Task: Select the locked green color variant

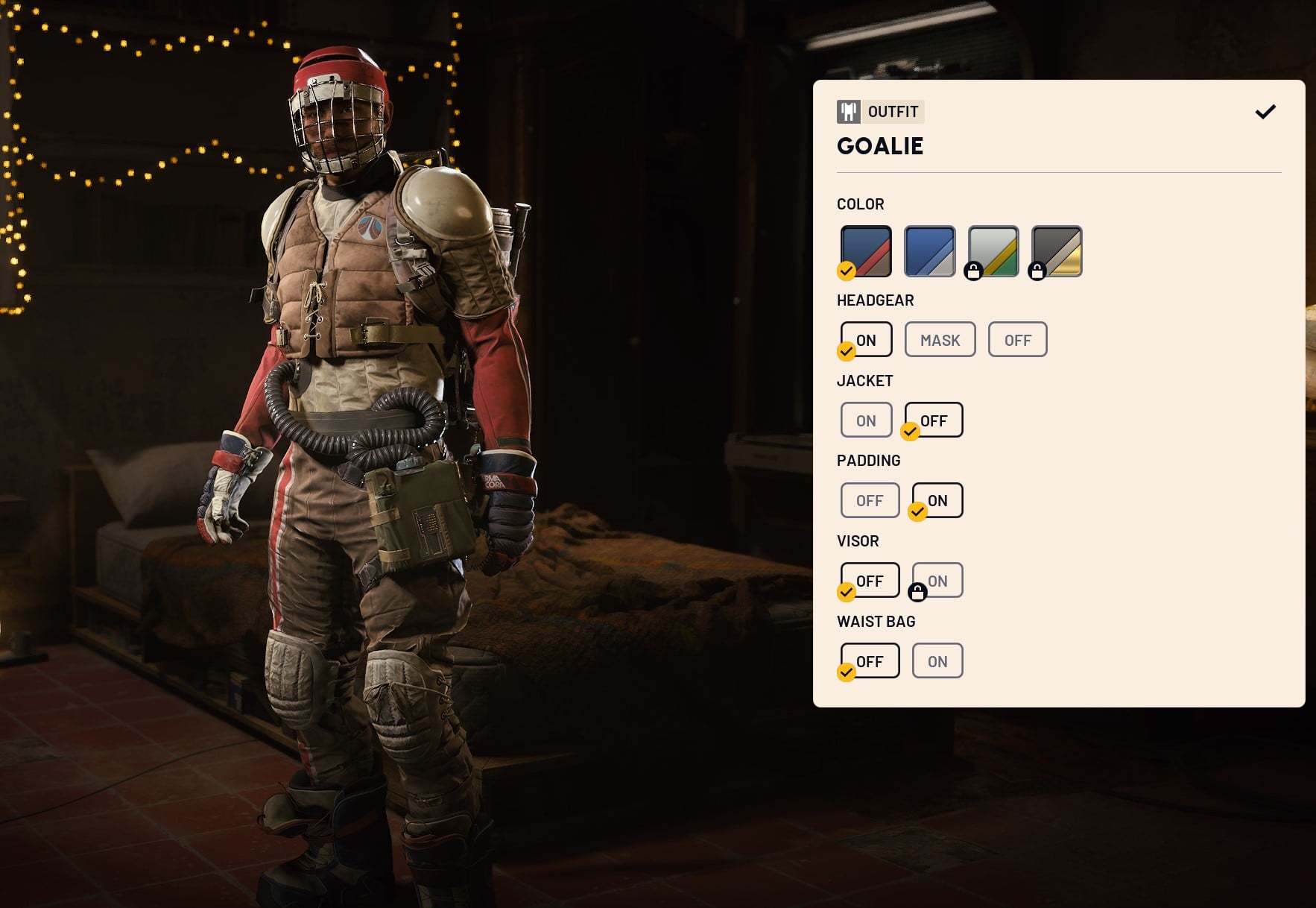Action: 993,251
